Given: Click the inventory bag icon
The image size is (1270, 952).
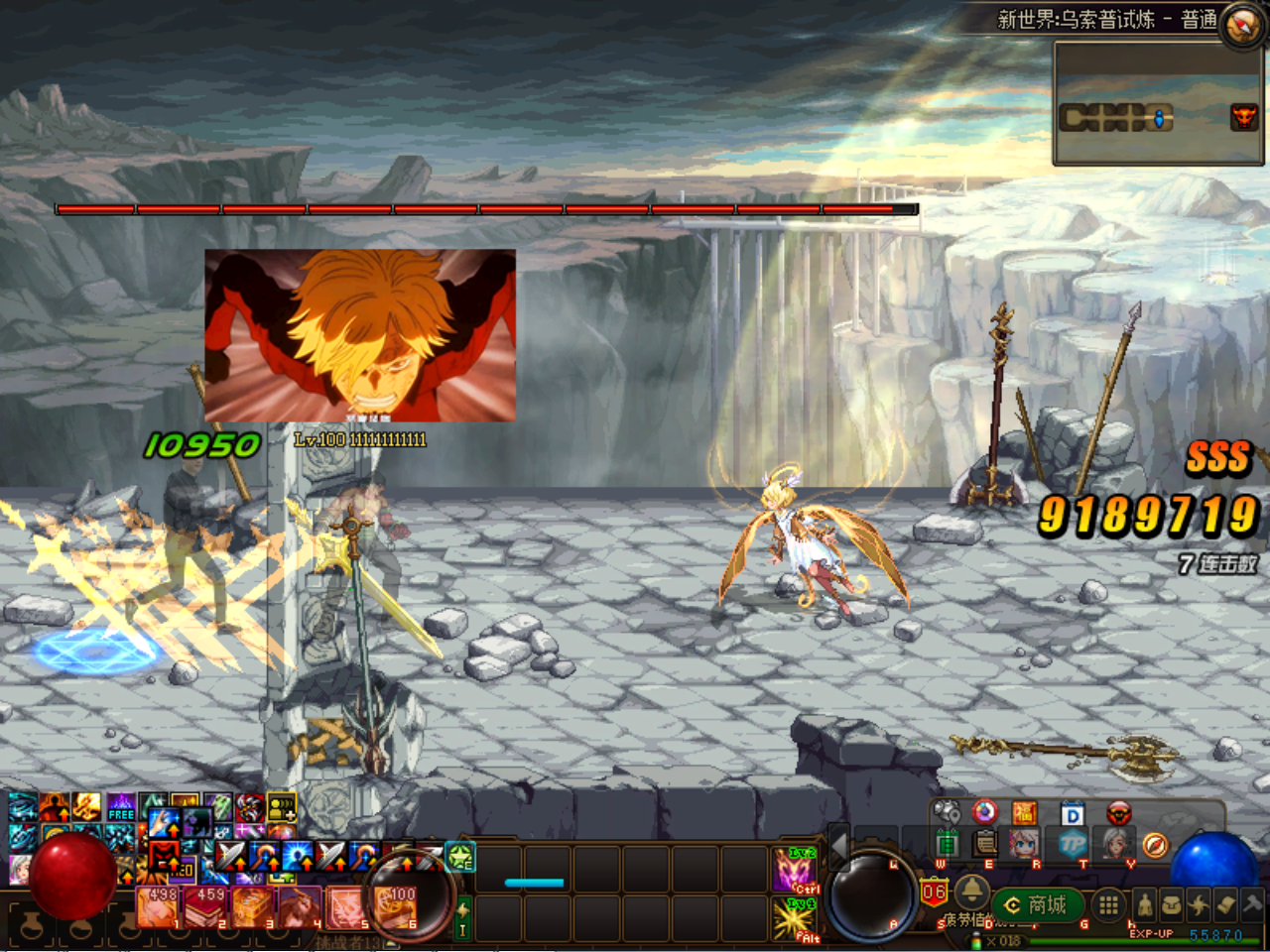Looking at the screenshot, I should pos(1172,905).
